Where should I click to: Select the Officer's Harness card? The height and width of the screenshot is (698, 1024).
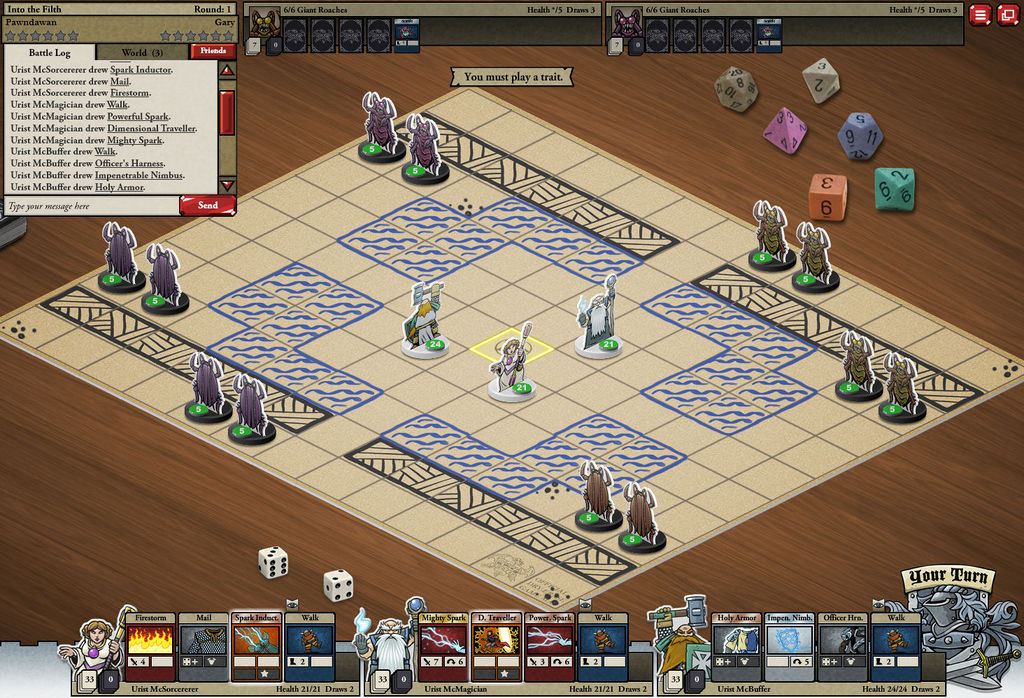pyautogui.click(x=843, y=647)
